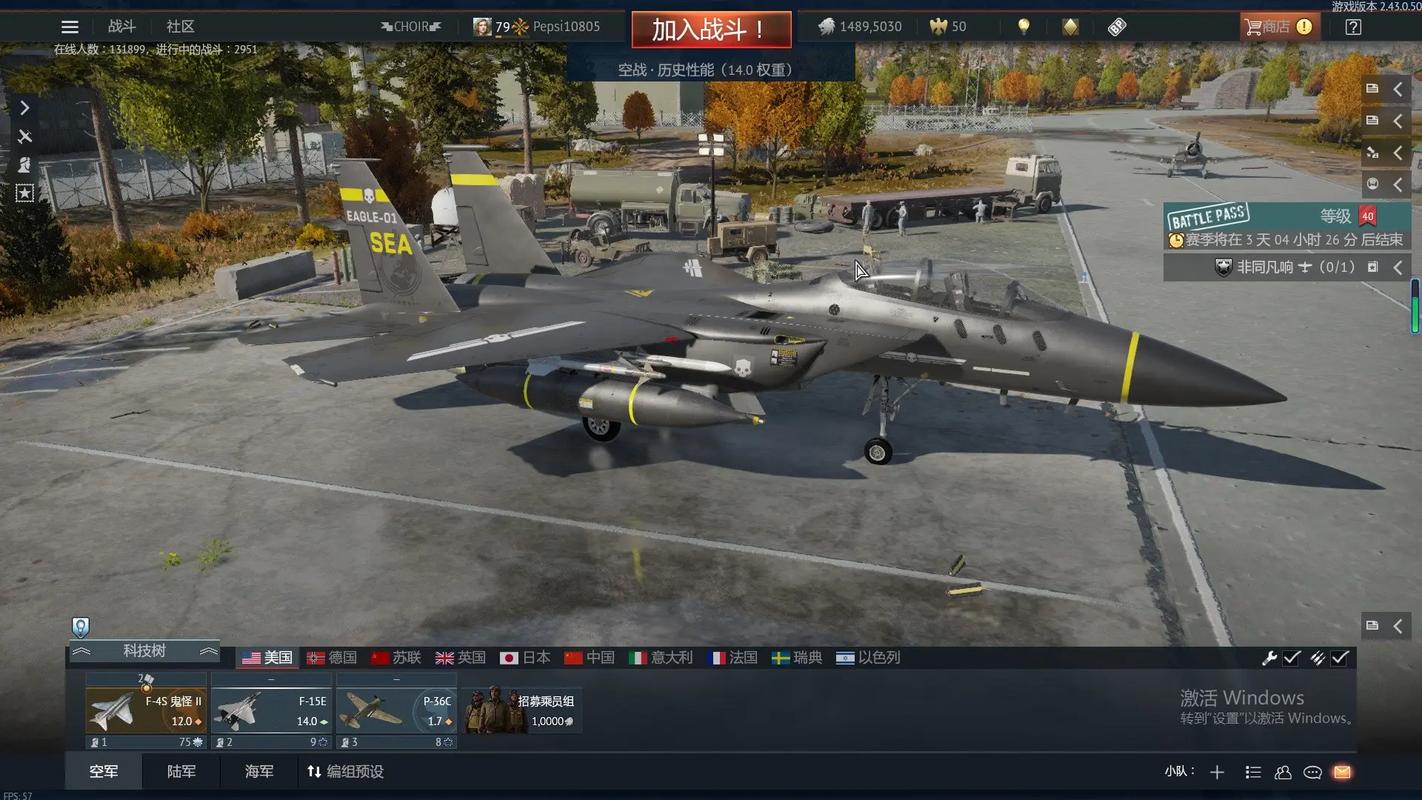
Task: Switch to the 日本 nation tab
Action: 525,658
